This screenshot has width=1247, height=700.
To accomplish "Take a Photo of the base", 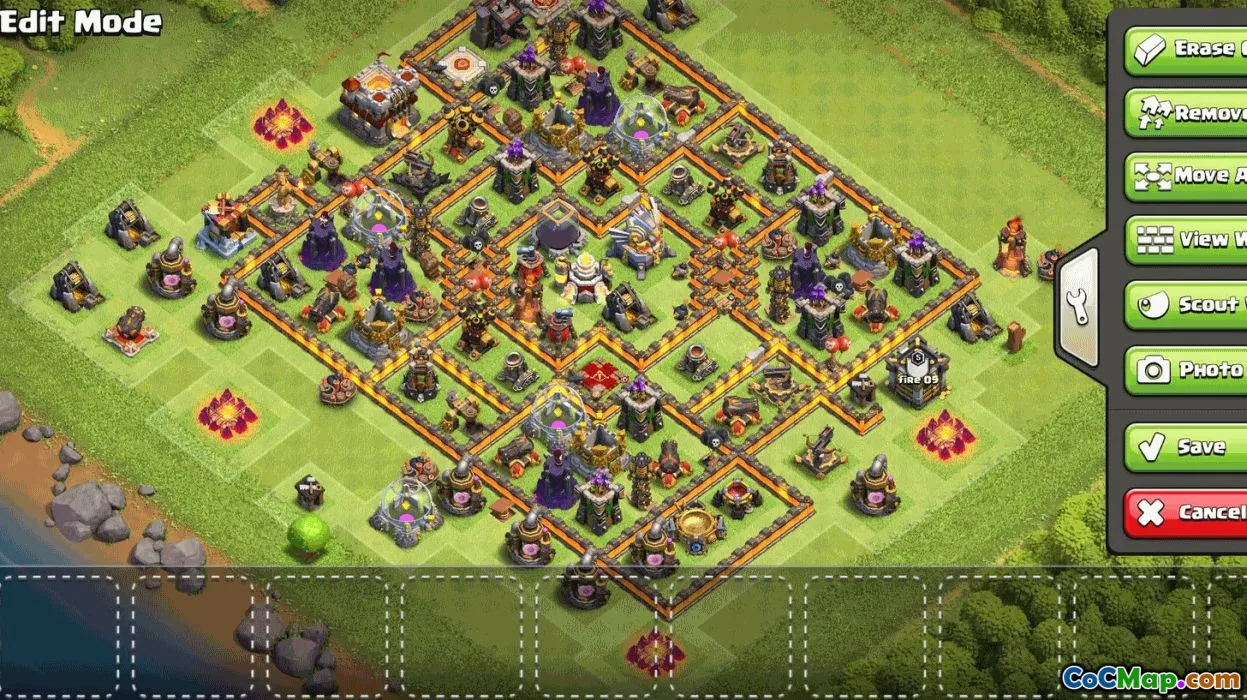I will coord(1188,369).
